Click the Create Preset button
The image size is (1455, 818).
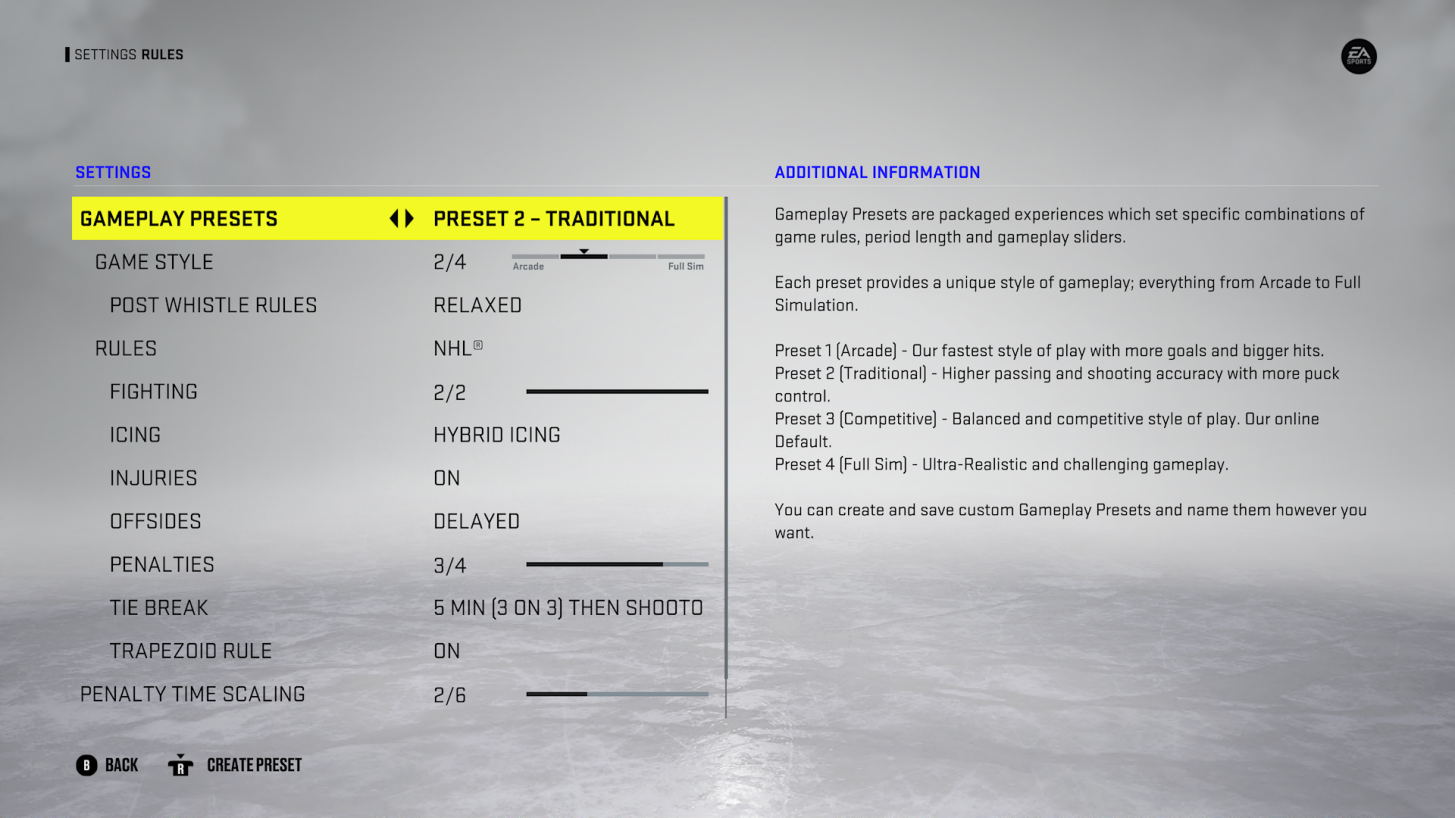click(254, 765)
